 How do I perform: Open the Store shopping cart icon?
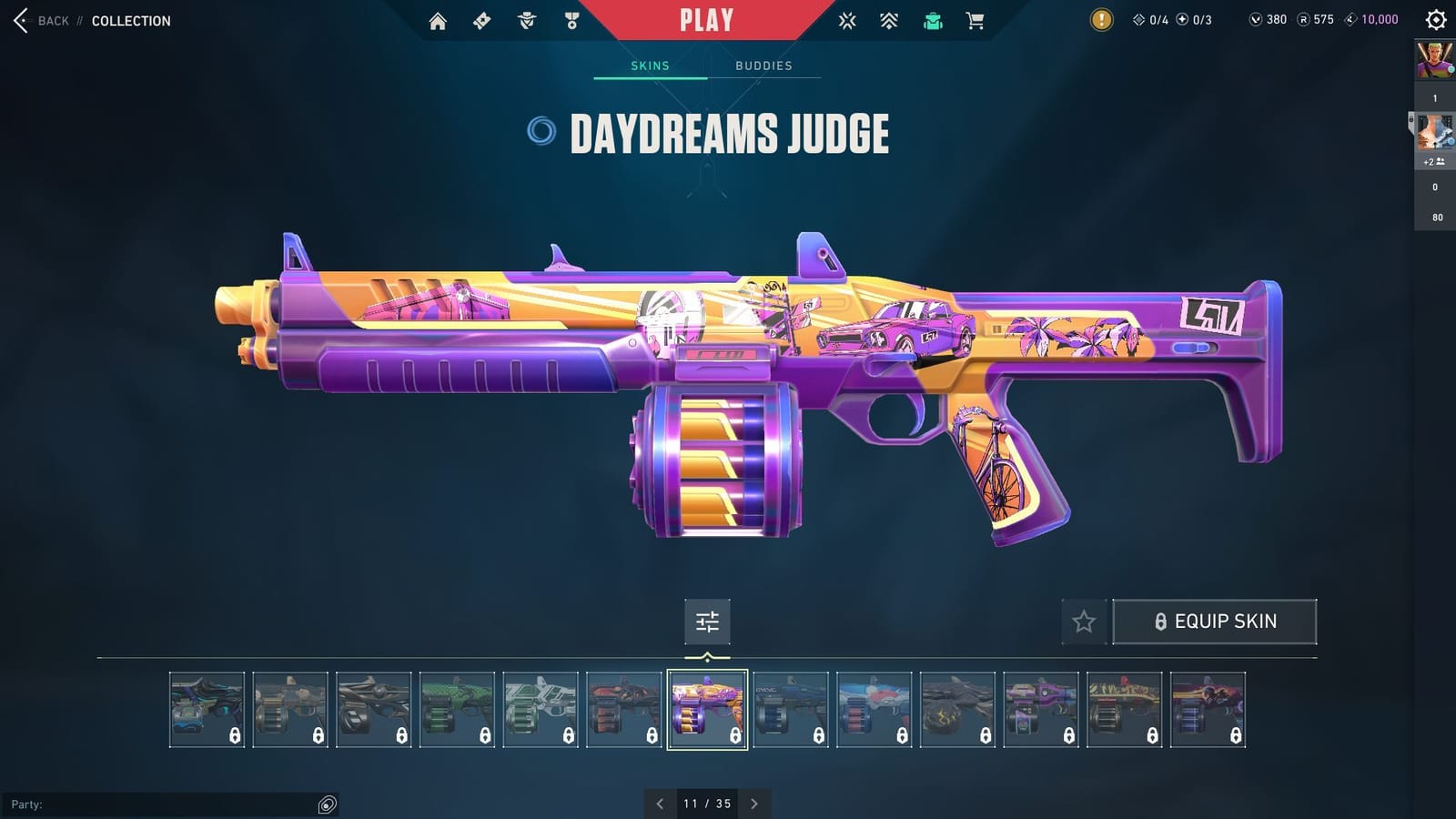pos(976,20)
